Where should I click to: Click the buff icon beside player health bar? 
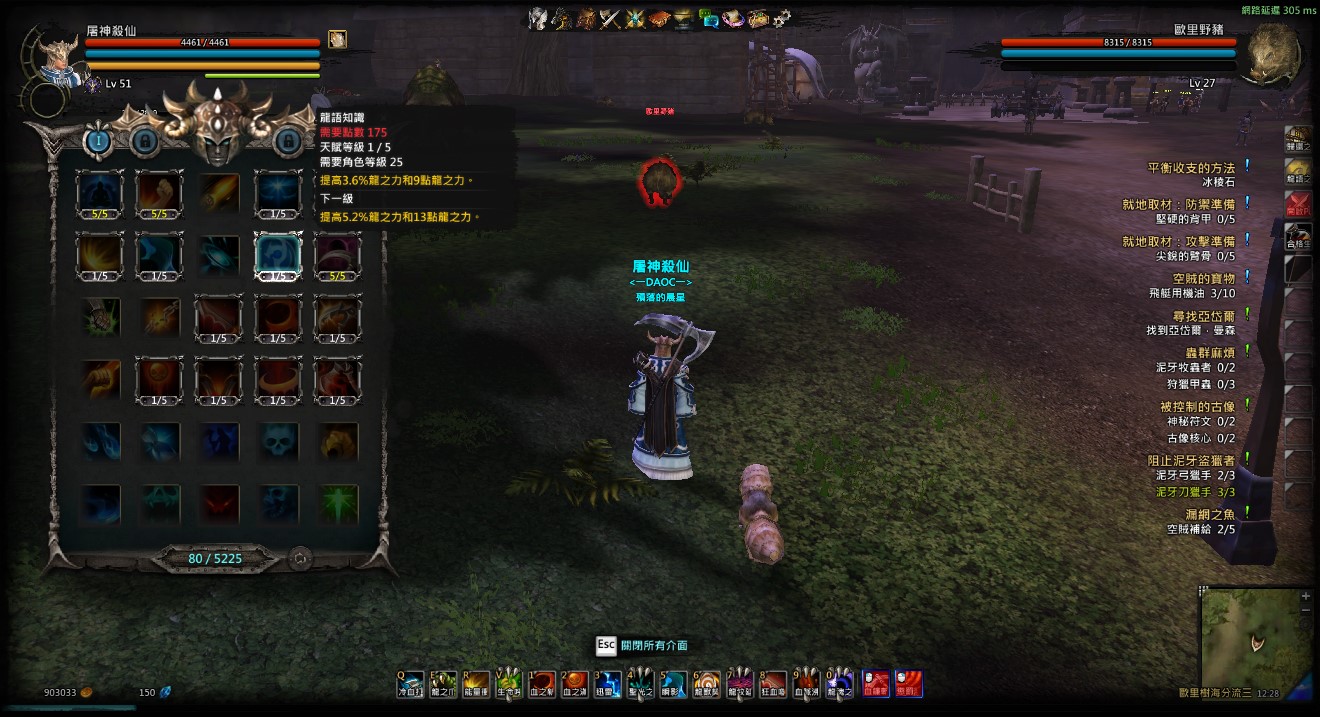(x=337, y=39)
